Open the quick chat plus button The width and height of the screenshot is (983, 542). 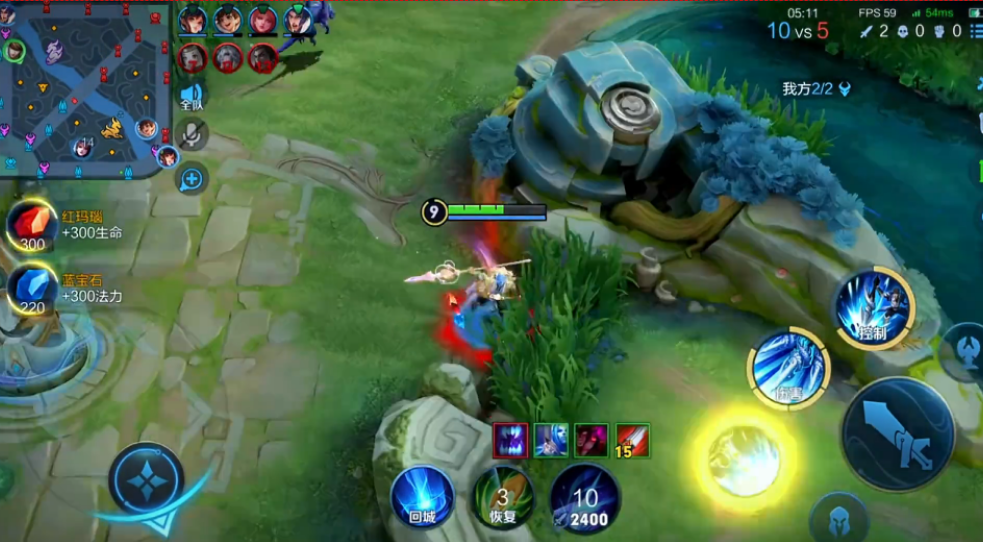[191, 179]
